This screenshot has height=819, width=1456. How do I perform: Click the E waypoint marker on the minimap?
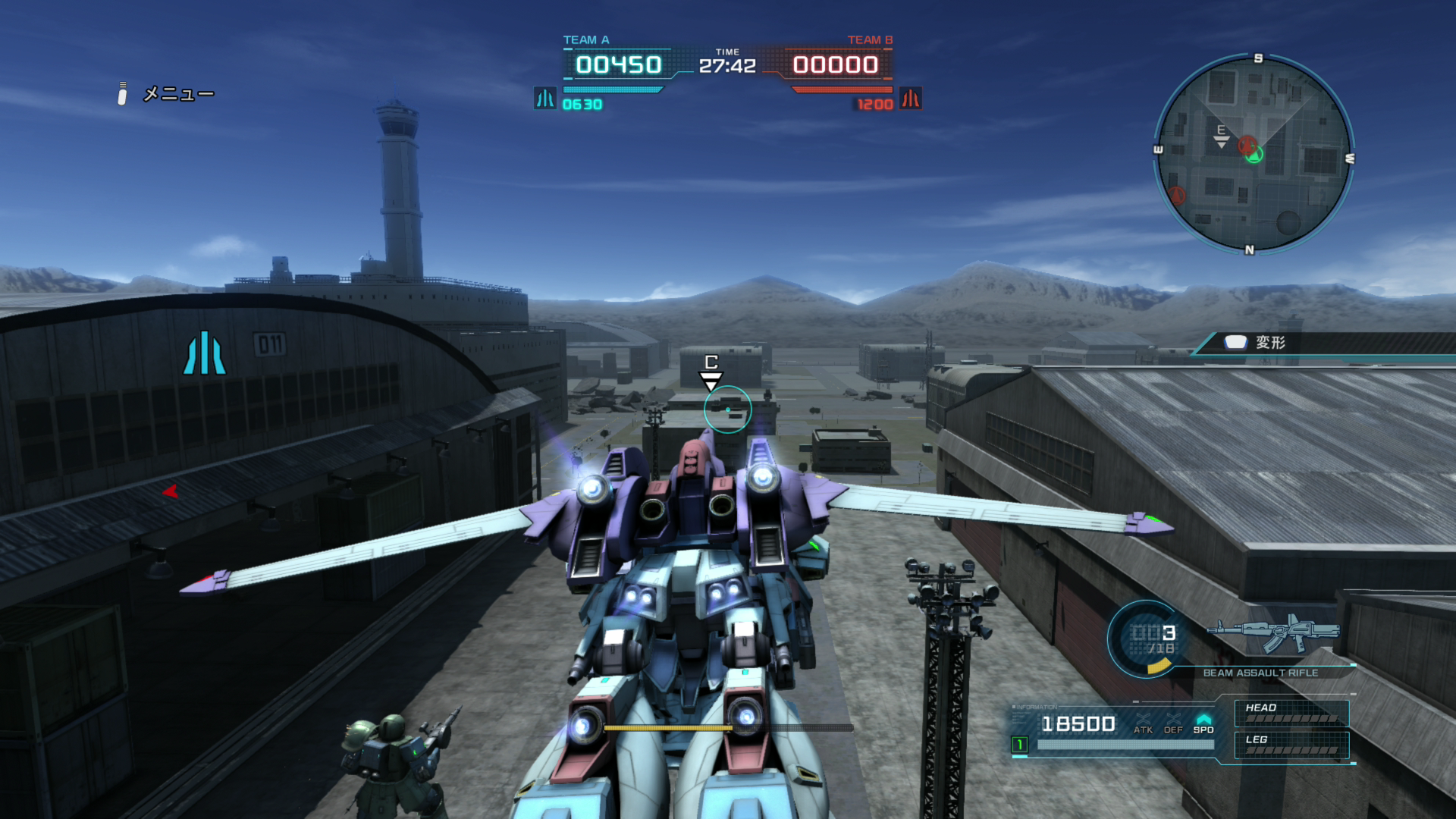1221,136
